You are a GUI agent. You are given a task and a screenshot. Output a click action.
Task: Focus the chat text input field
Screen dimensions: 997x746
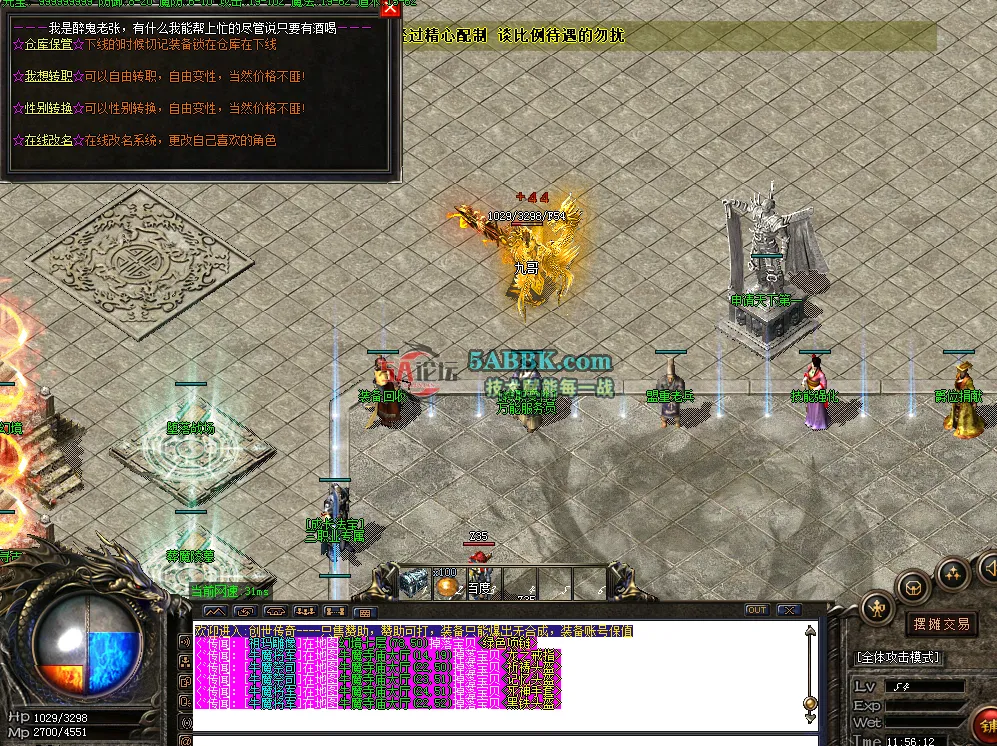[500, 740]
